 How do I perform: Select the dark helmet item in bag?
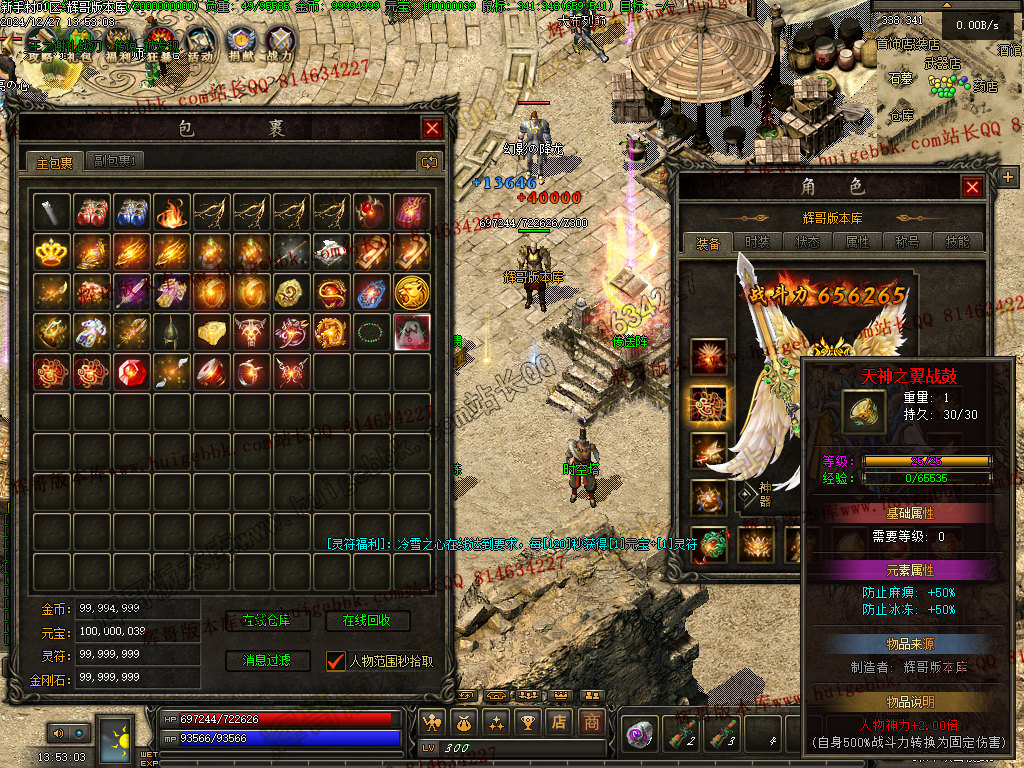[x=171, y=331]
